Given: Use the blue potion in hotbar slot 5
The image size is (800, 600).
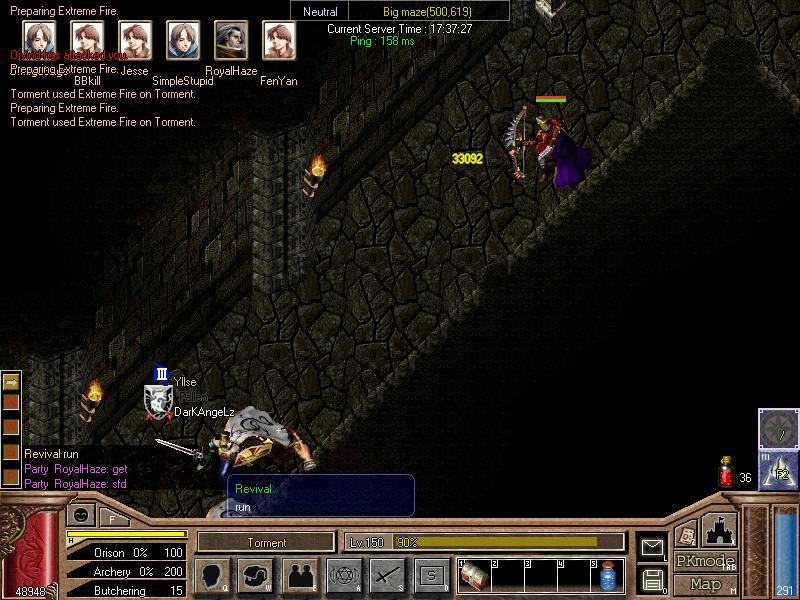Looking at the screenshot, I should point(607,576).
